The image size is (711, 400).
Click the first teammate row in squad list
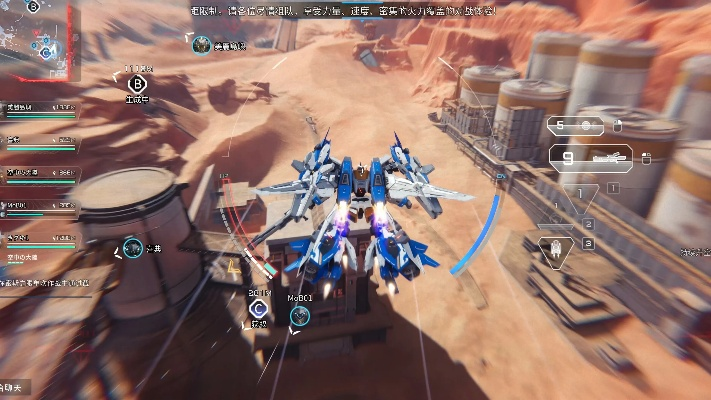[x=40, y=111]
